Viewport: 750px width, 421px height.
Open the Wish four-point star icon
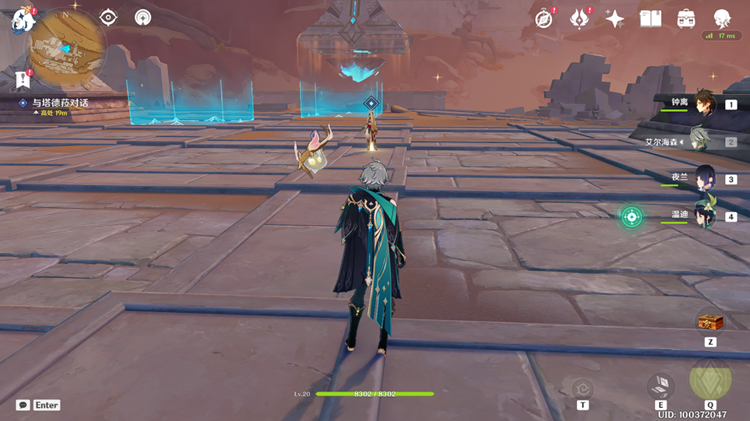(615, 18)
